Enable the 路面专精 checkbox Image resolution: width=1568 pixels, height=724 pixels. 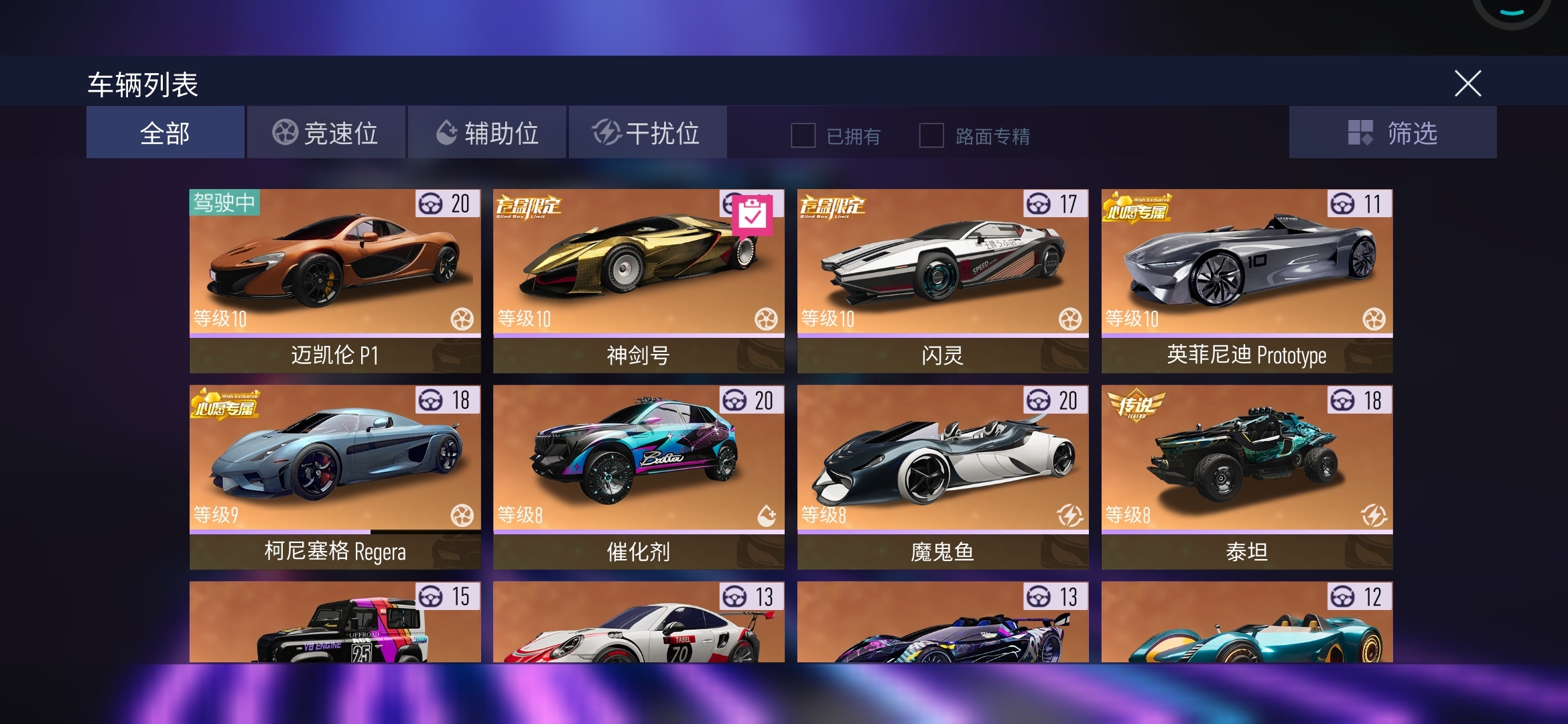pos(930,136)
